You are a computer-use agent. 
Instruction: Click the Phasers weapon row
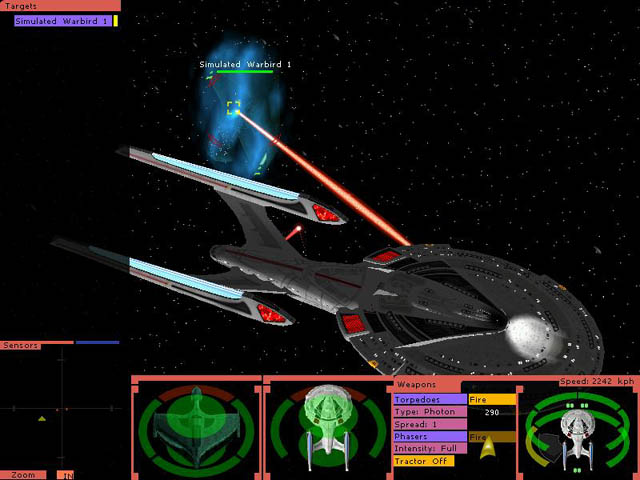pos(430,437)
